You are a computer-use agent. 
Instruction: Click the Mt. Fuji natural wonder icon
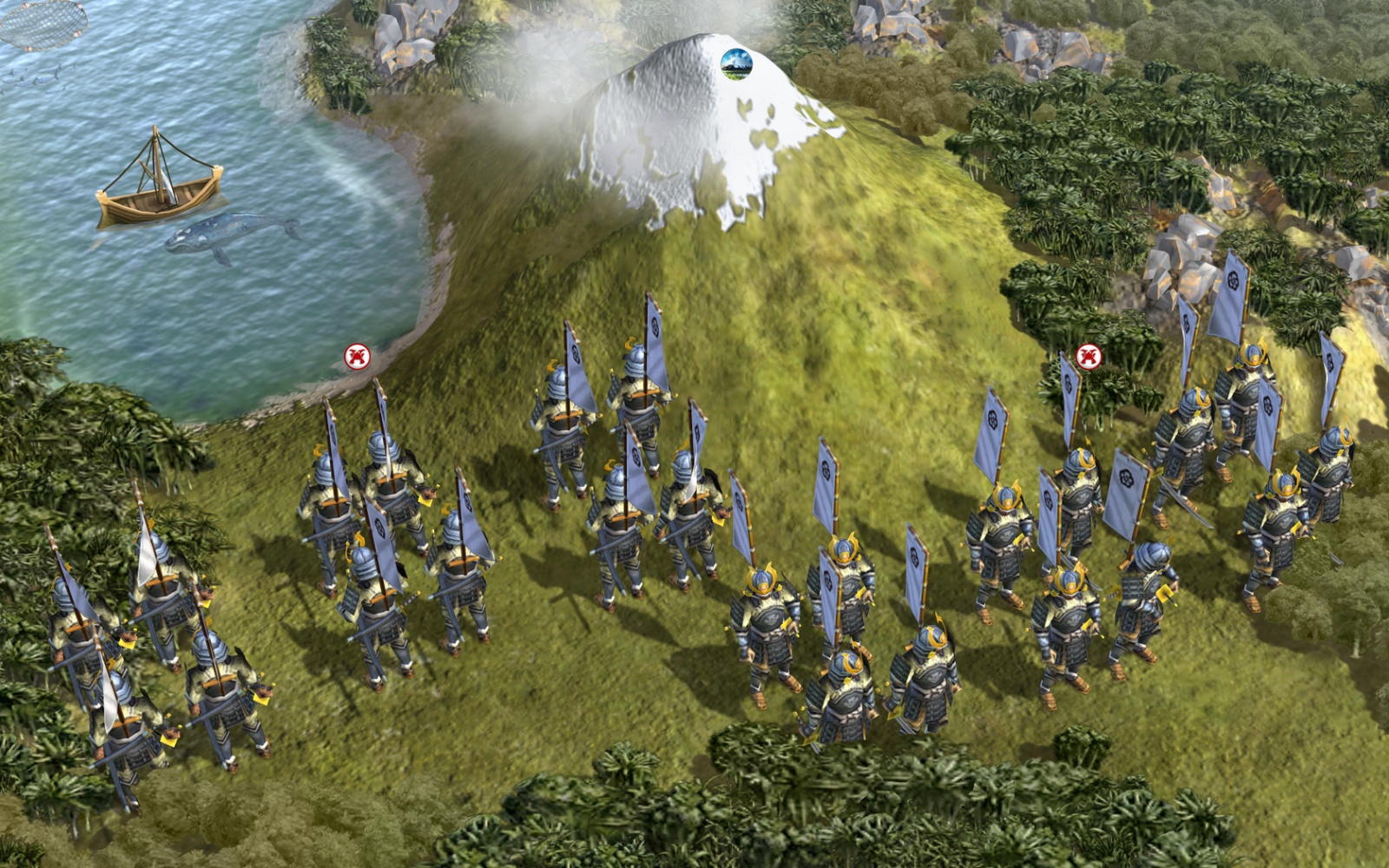[x=736, y=63]
